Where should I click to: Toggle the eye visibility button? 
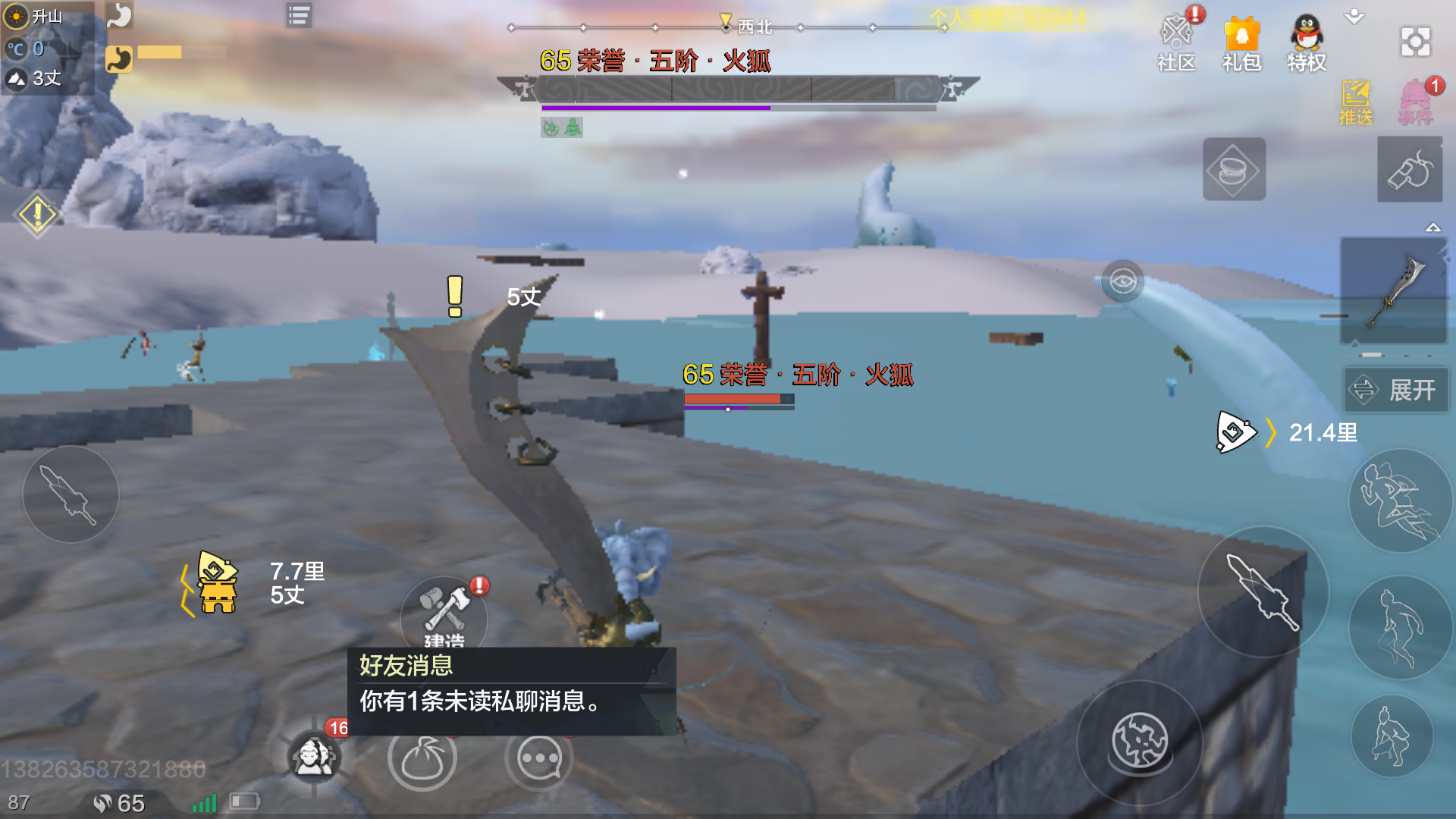pos(1122,281)
